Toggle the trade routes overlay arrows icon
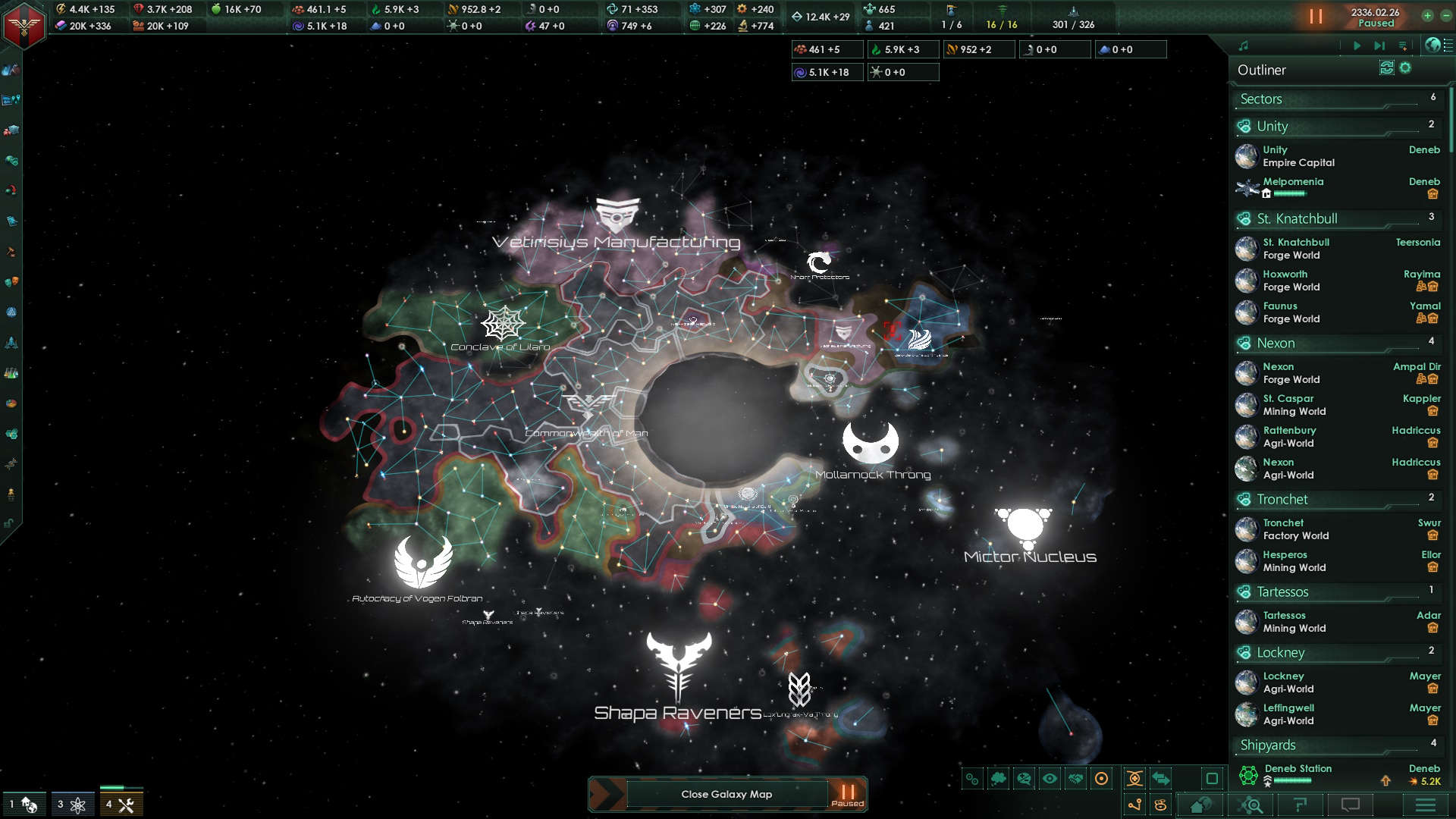 (1162, 779)
